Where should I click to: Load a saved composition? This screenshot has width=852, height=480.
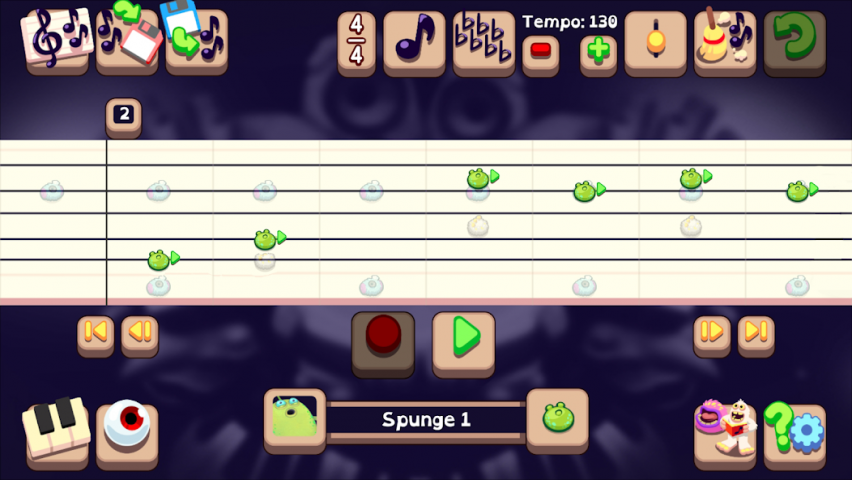coord(196,39)
